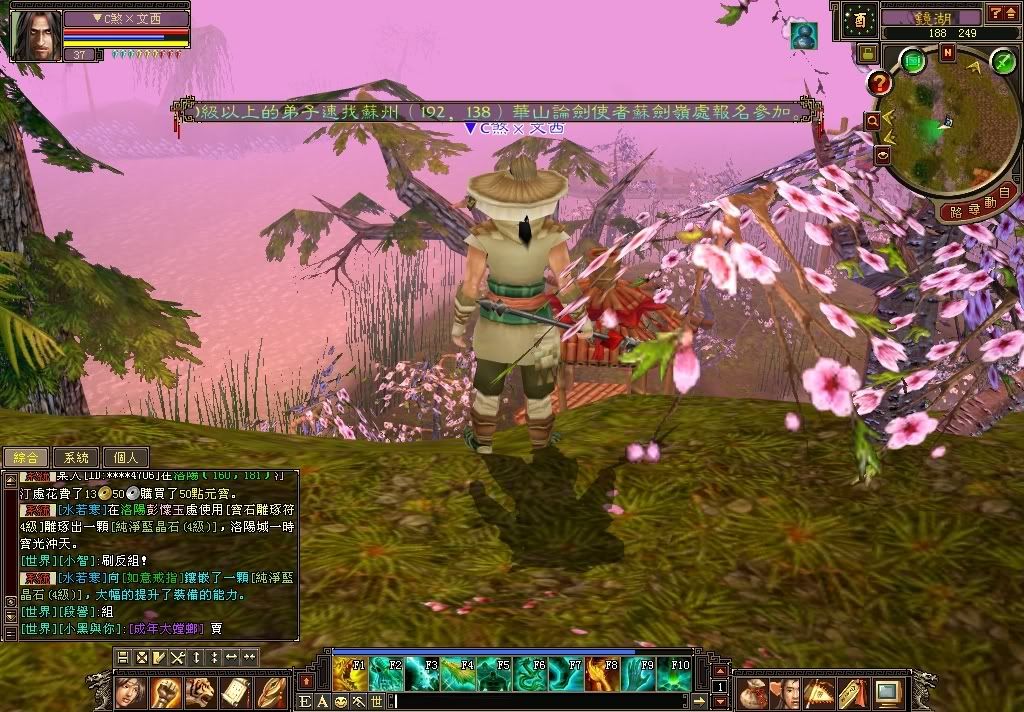Switch to the 個人 chat tab

126,457
